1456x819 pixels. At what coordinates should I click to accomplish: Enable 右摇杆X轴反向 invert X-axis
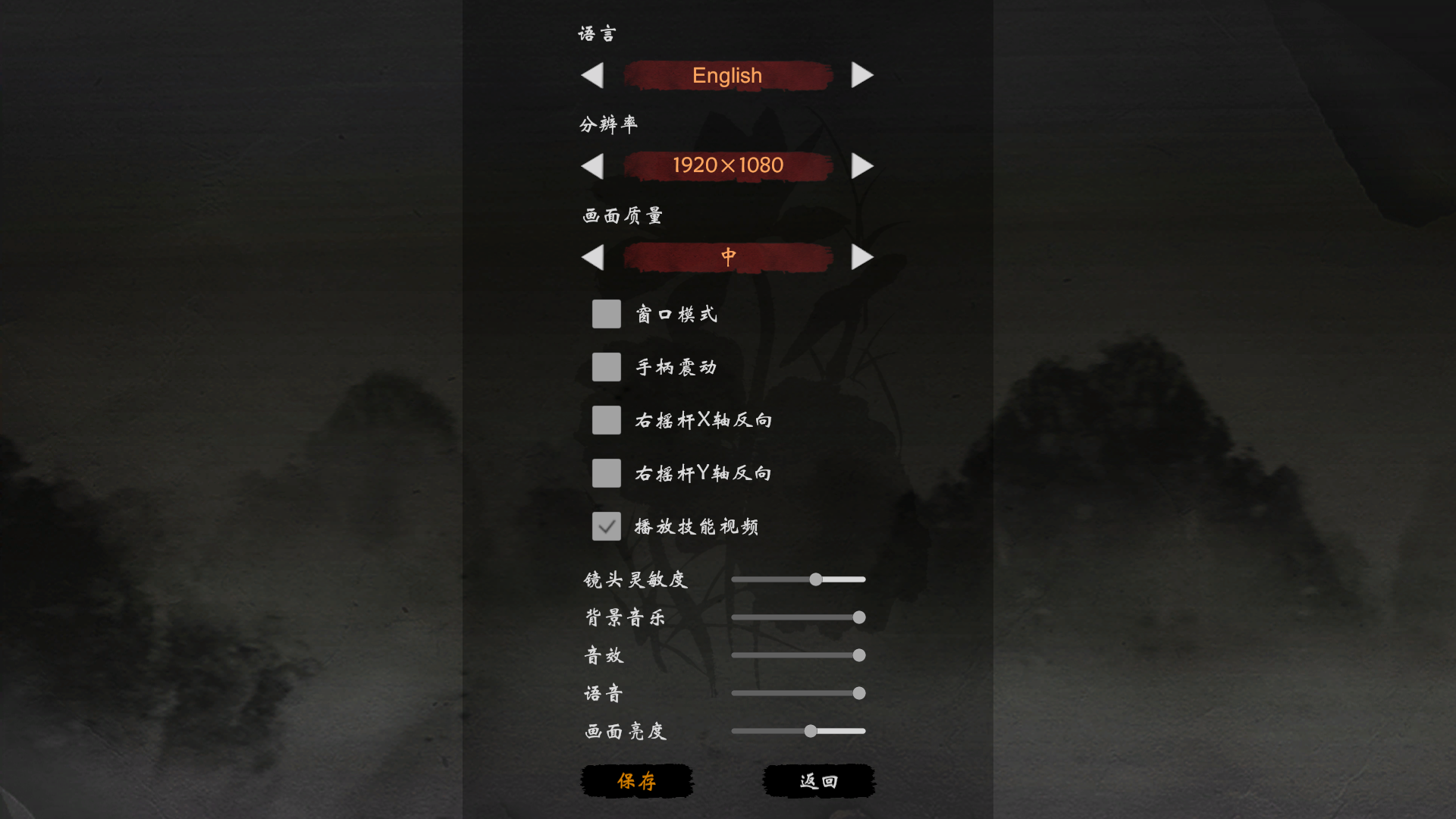point(606,419)
